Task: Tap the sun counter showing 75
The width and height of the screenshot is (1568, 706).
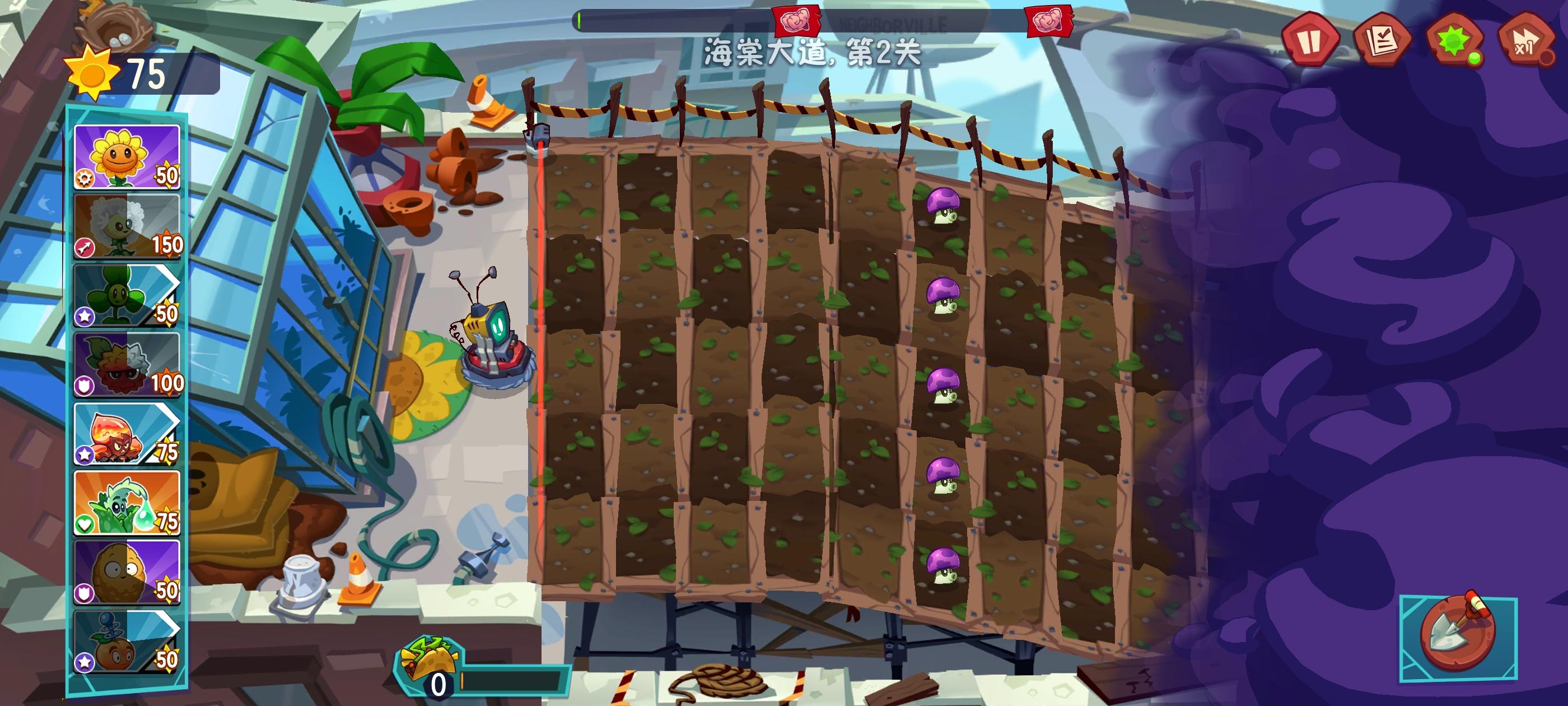Action: pos(122,73)
